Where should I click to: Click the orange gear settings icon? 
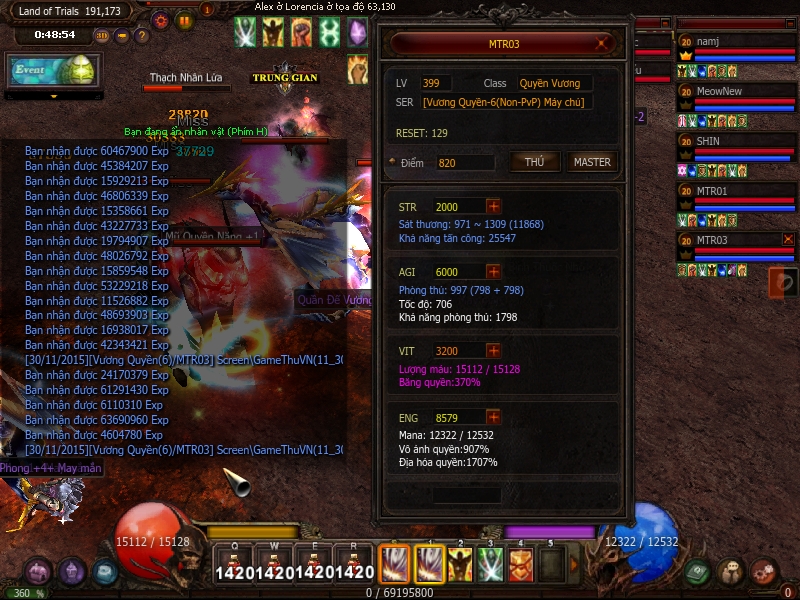160,19
